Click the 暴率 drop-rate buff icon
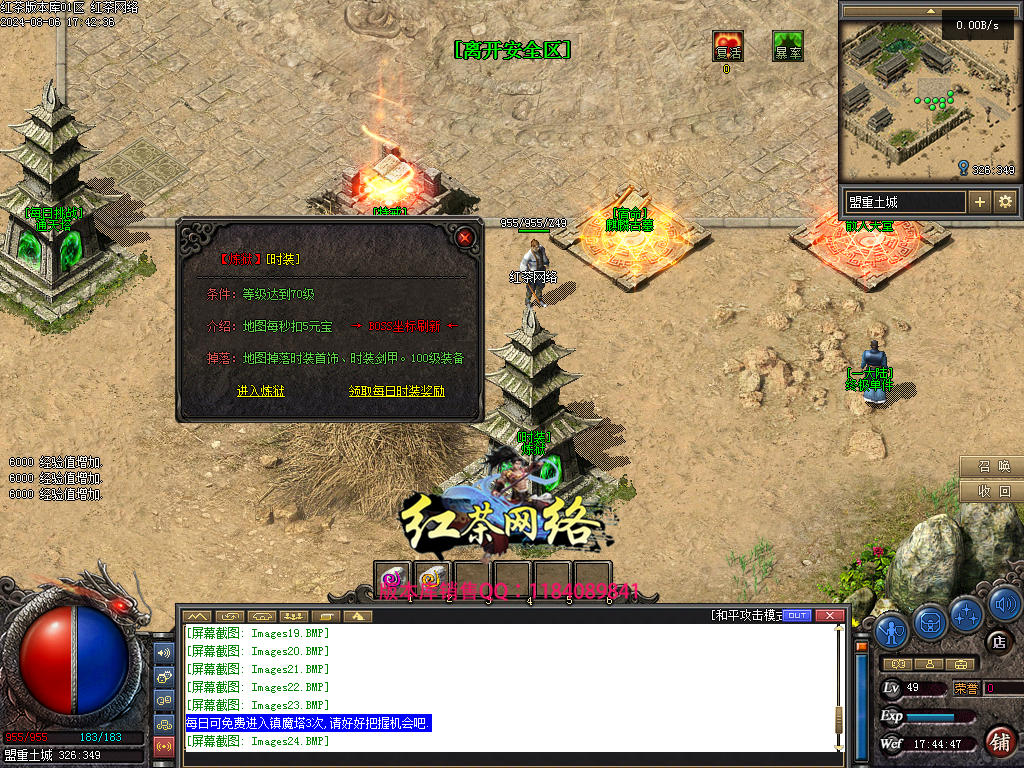This screenshot has height=768, width=1024. click(x=788, y=46)
